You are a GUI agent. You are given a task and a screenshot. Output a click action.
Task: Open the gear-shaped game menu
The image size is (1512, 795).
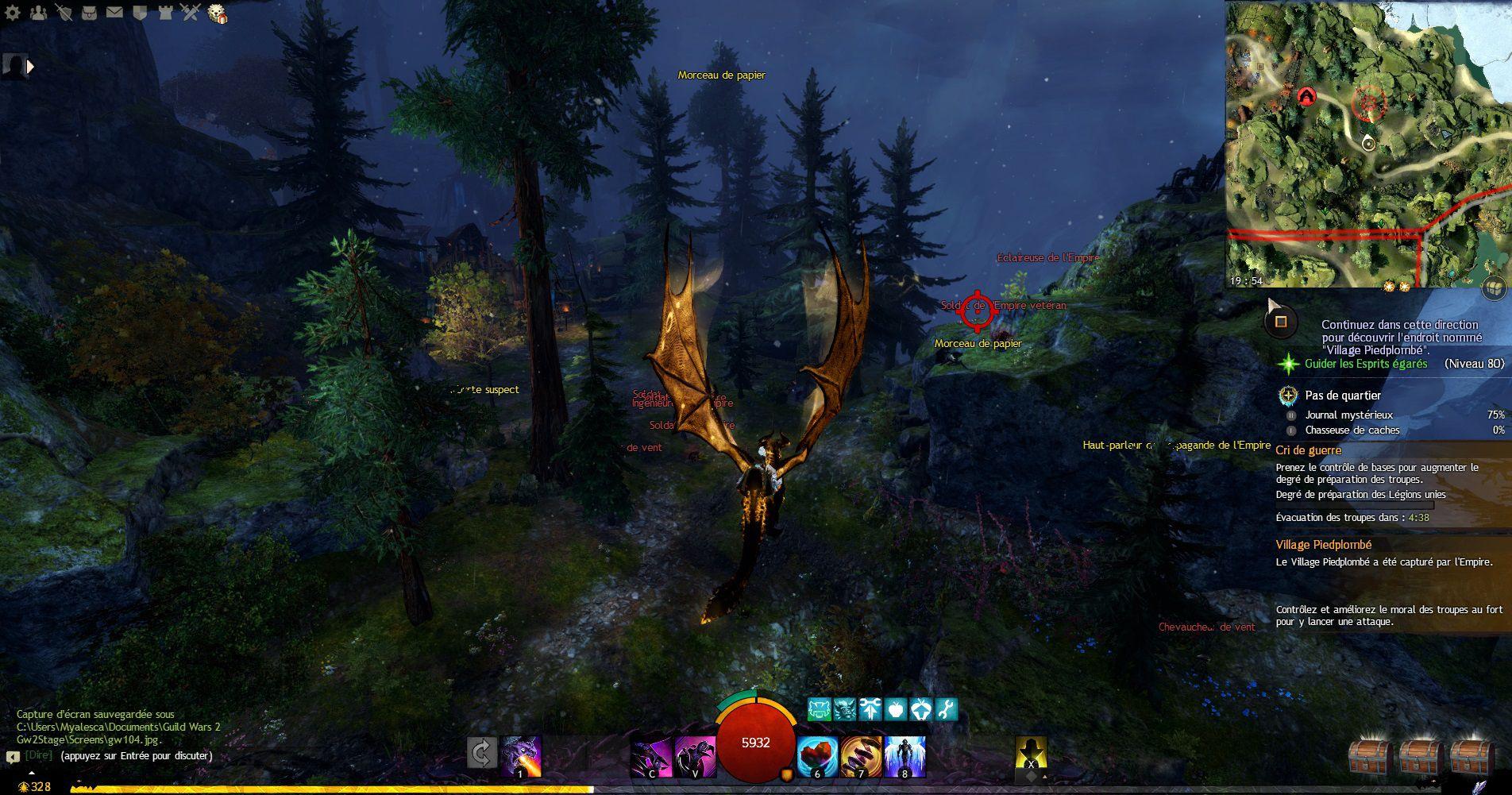(x=13, y=12)
